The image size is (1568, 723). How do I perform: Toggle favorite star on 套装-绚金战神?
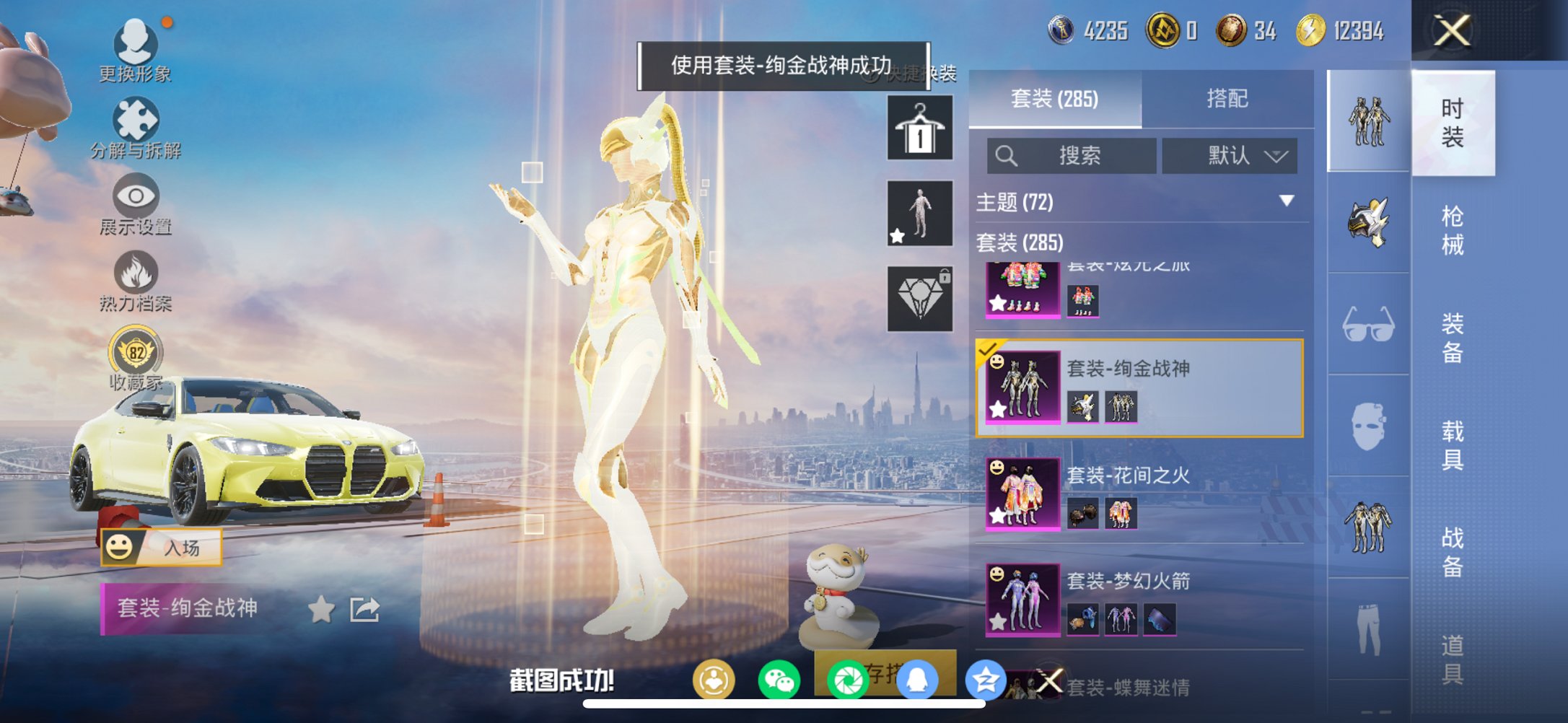[322, 610]
